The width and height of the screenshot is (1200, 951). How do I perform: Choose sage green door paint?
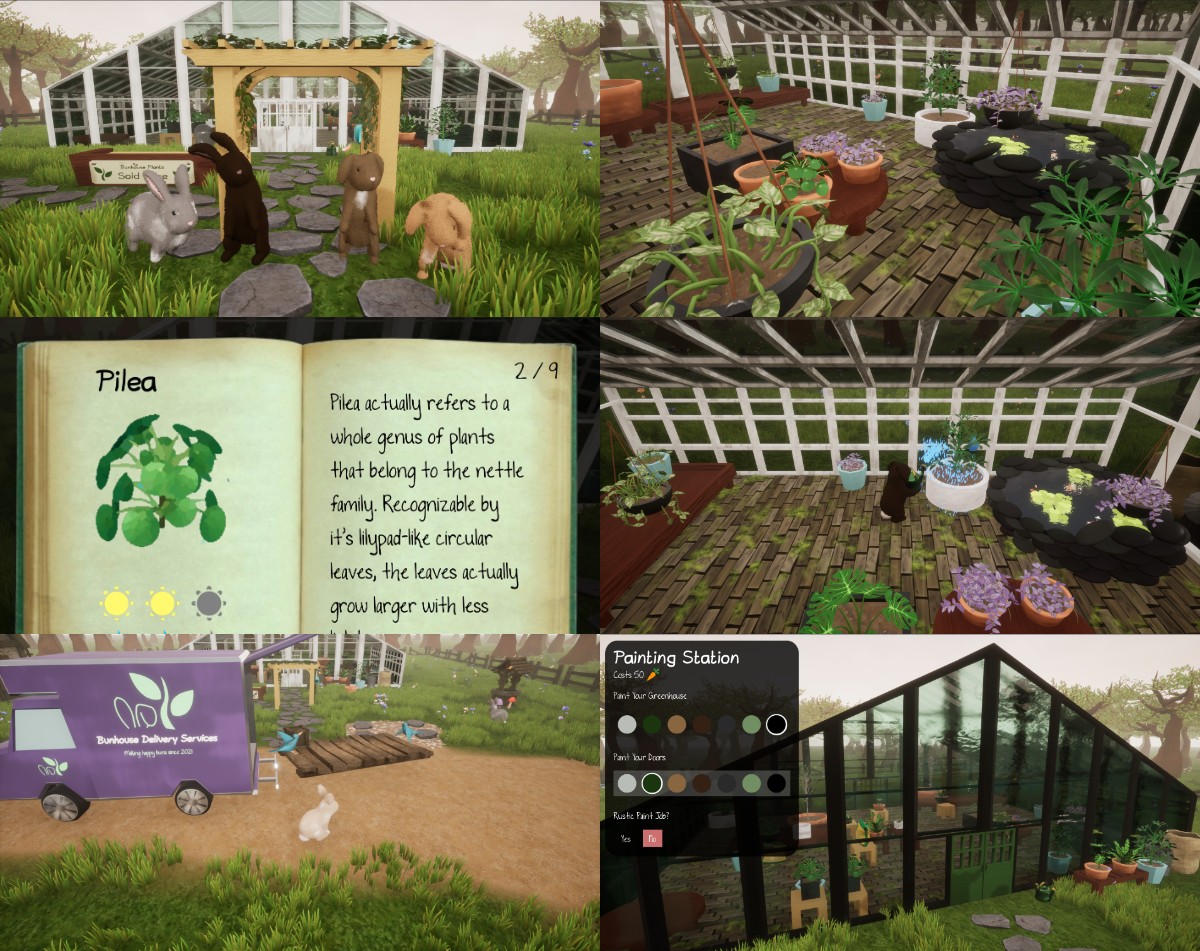(x=752, y=783)
